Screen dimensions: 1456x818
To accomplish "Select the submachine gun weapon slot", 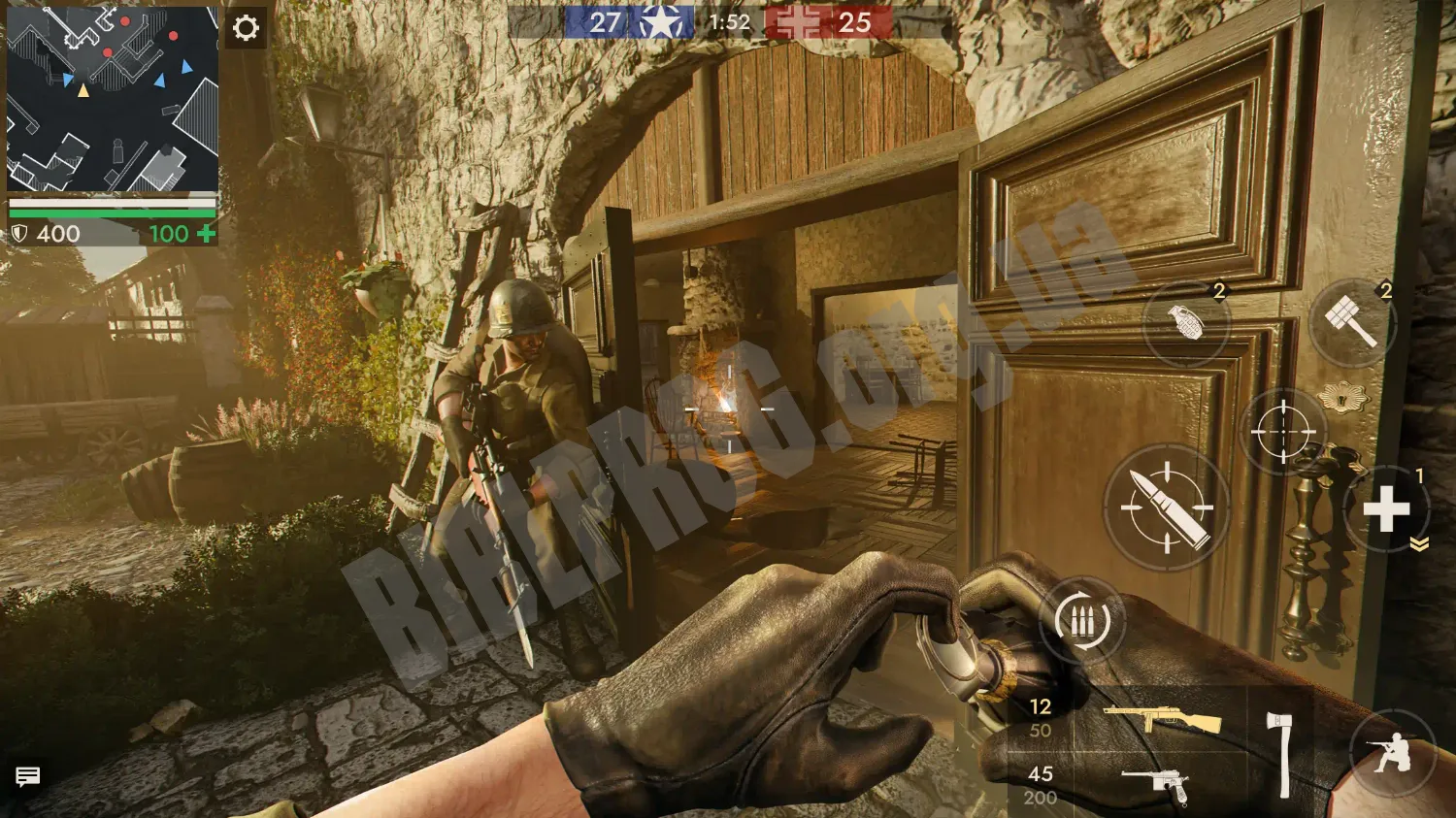I will point(1162,719).
